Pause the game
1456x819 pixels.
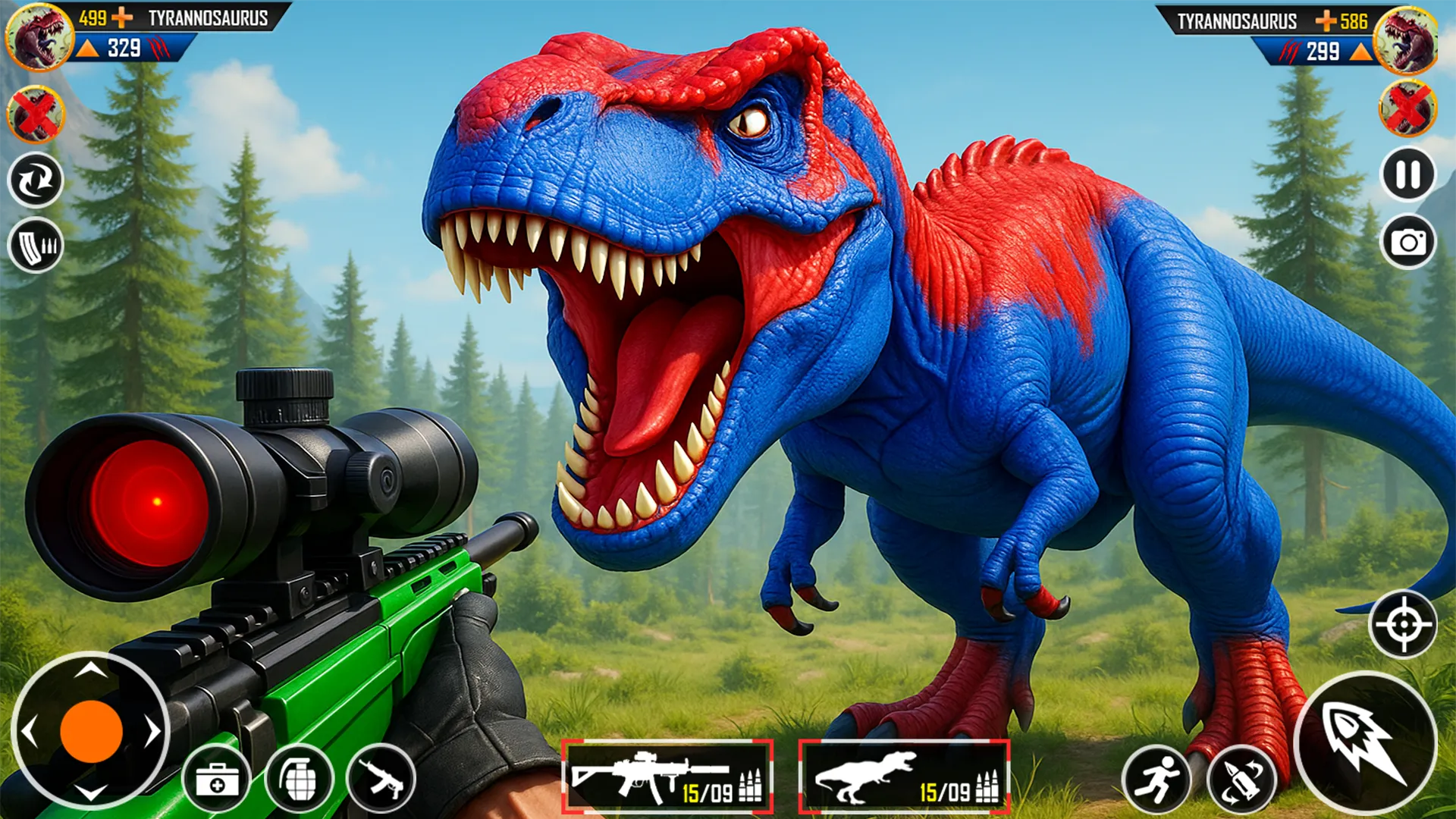[1407, 176]
